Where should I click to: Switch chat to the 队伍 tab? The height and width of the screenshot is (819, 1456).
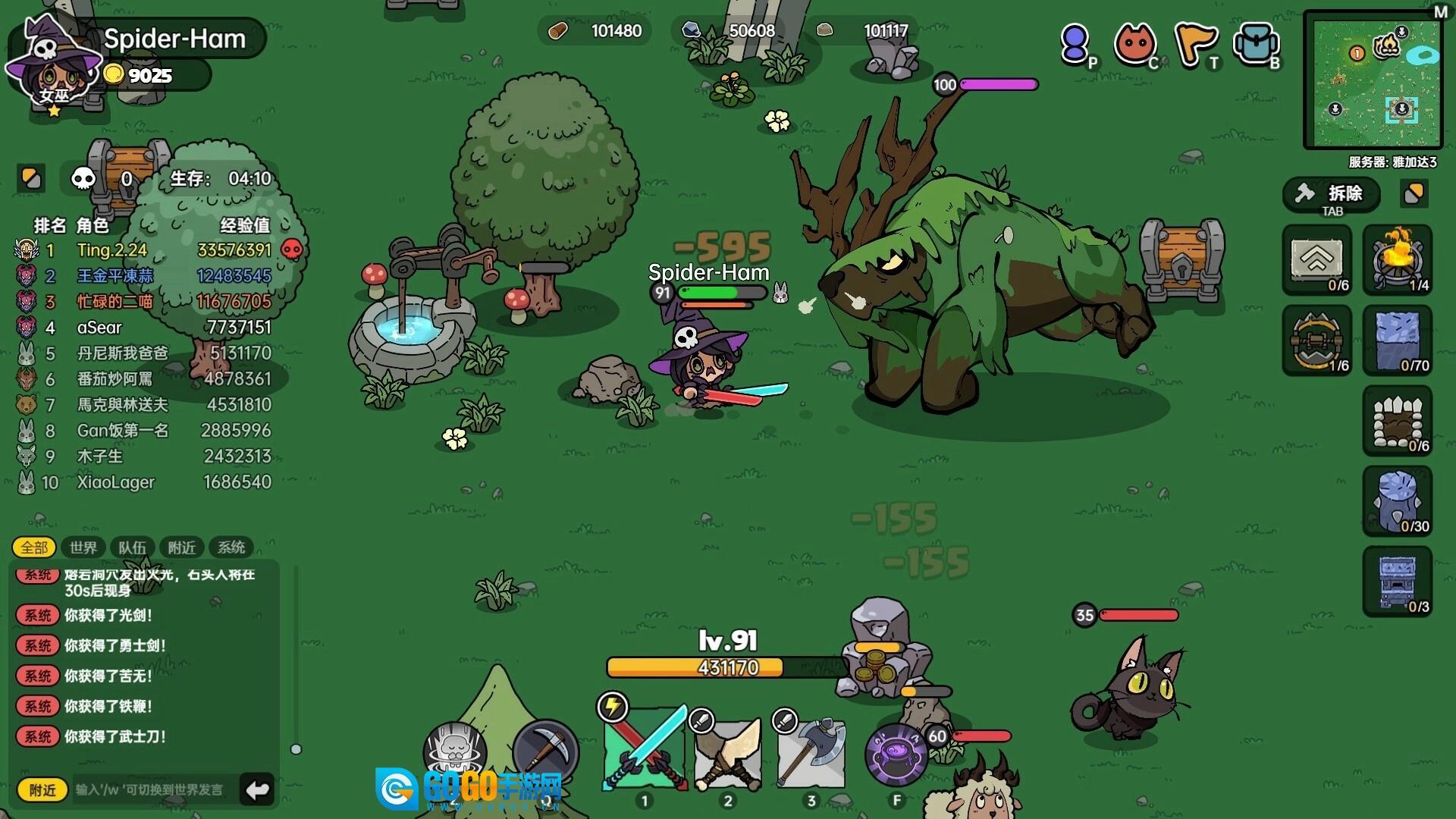click(132, 548)
